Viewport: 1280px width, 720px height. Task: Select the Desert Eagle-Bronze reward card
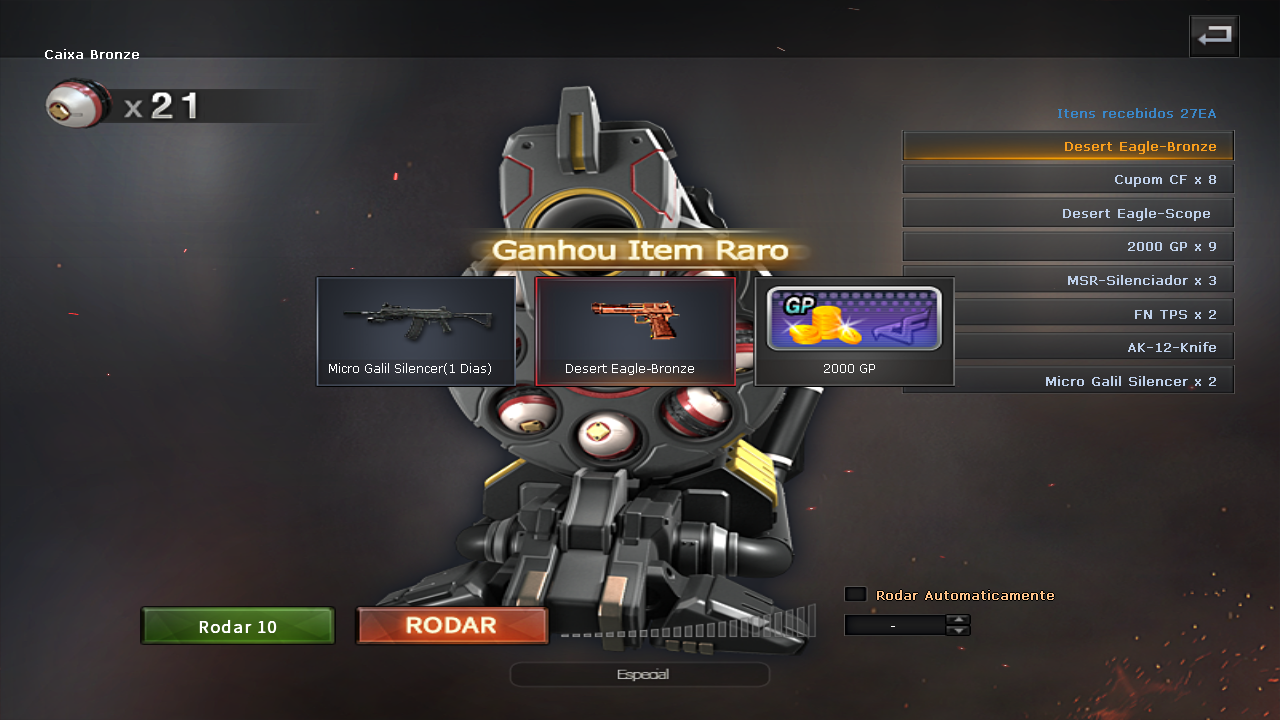pos(635,331)
